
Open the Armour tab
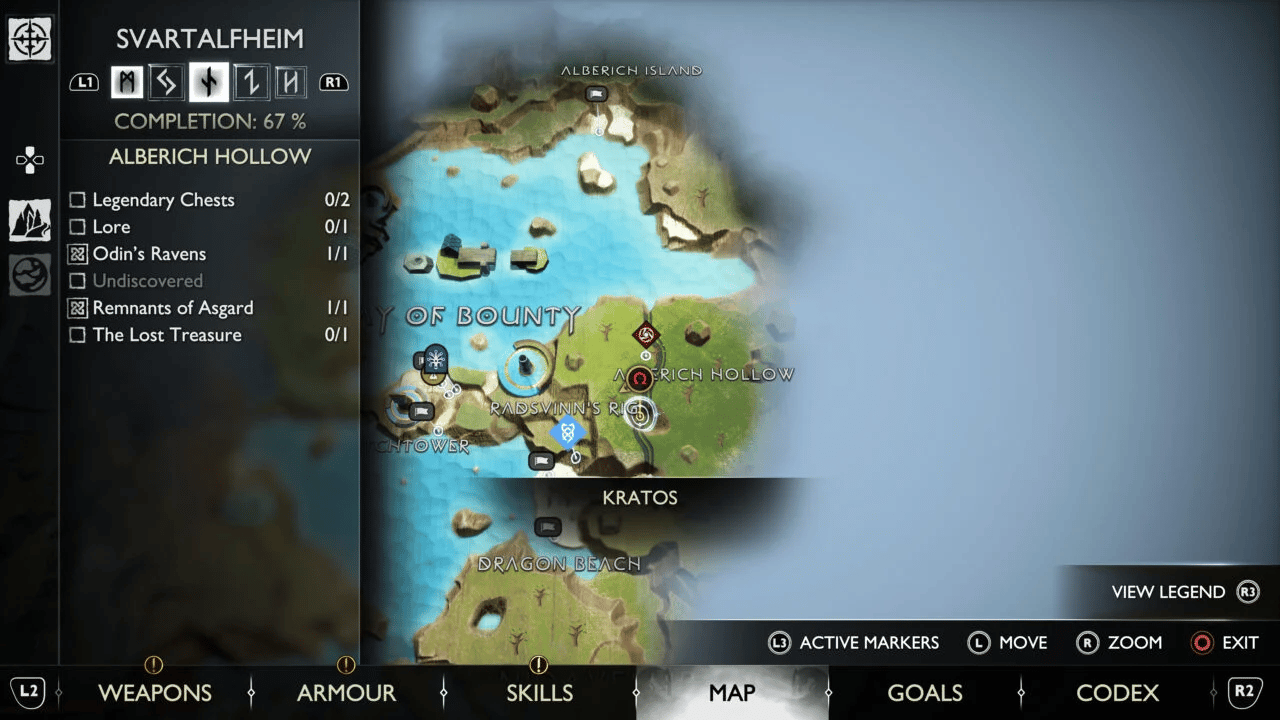[x=346, y=692]
